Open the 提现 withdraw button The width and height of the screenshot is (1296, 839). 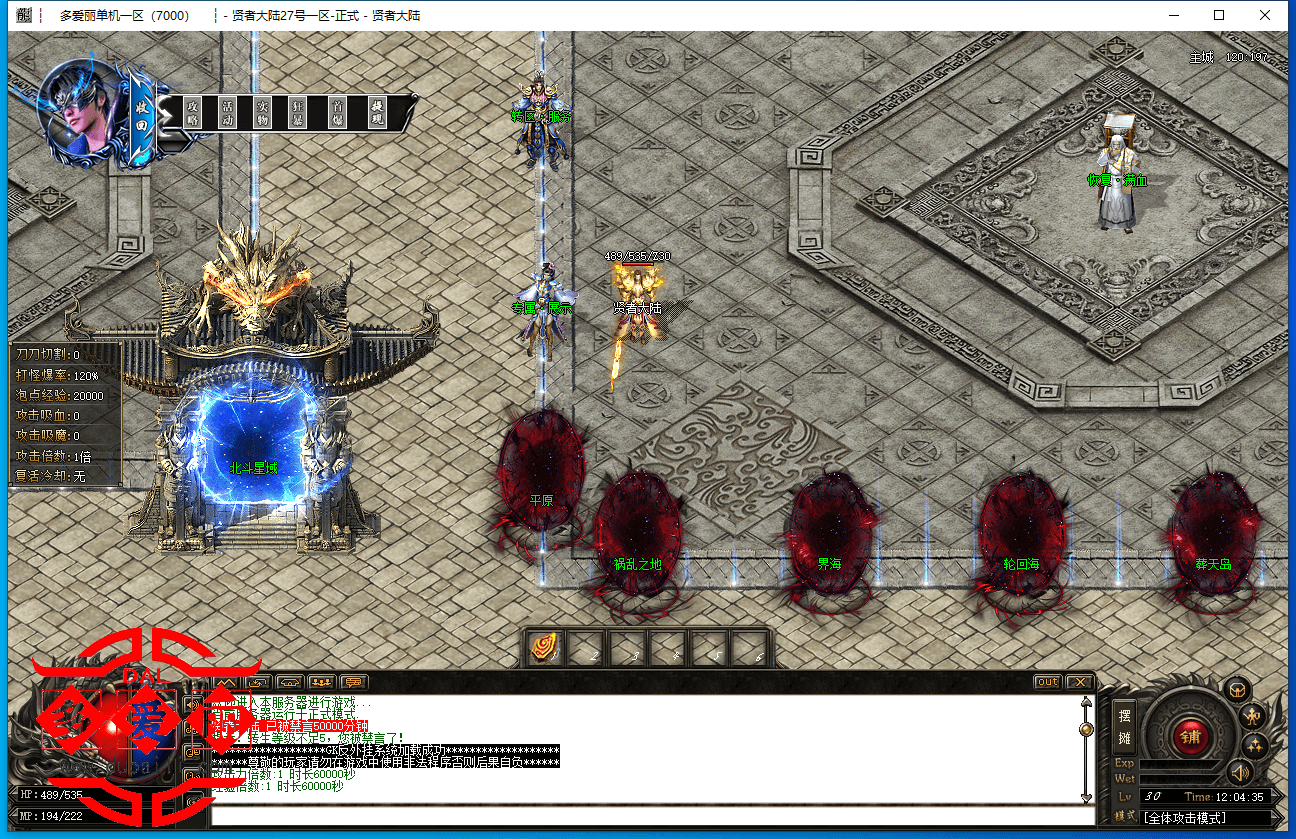click(377, 112)
